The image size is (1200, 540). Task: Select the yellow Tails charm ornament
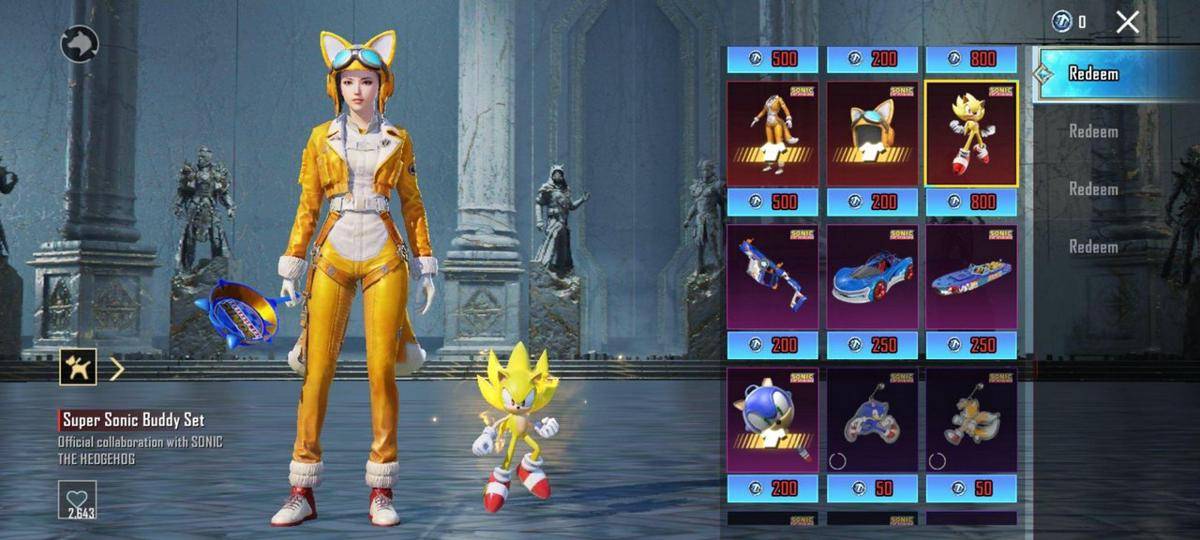coord(971,419)
